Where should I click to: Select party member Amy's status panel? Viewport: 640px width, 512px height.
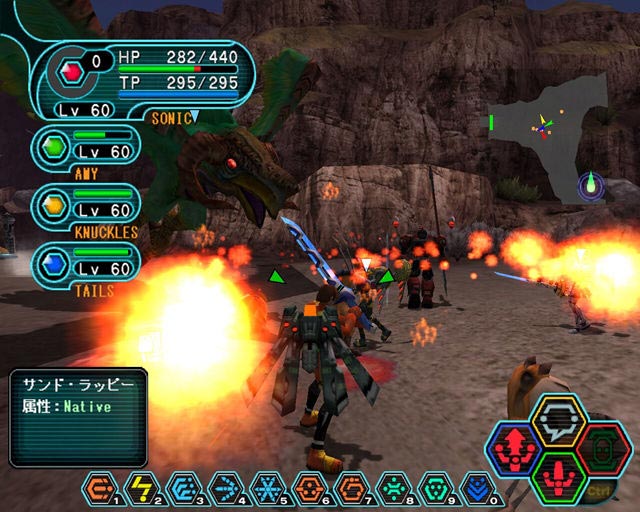[x=86, y=148]
